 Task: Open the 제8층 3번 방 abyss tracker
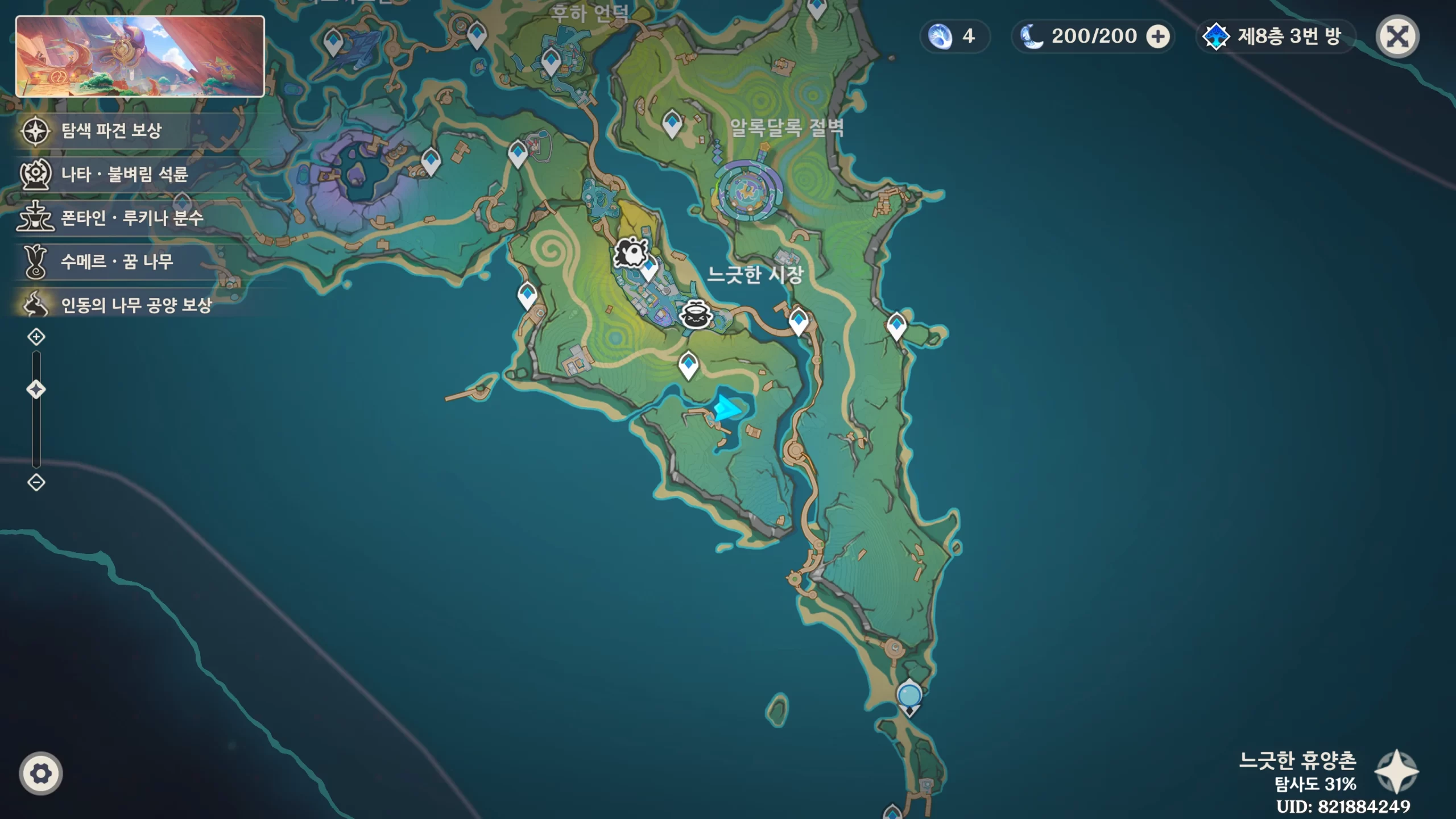[x=1276, y=37]
